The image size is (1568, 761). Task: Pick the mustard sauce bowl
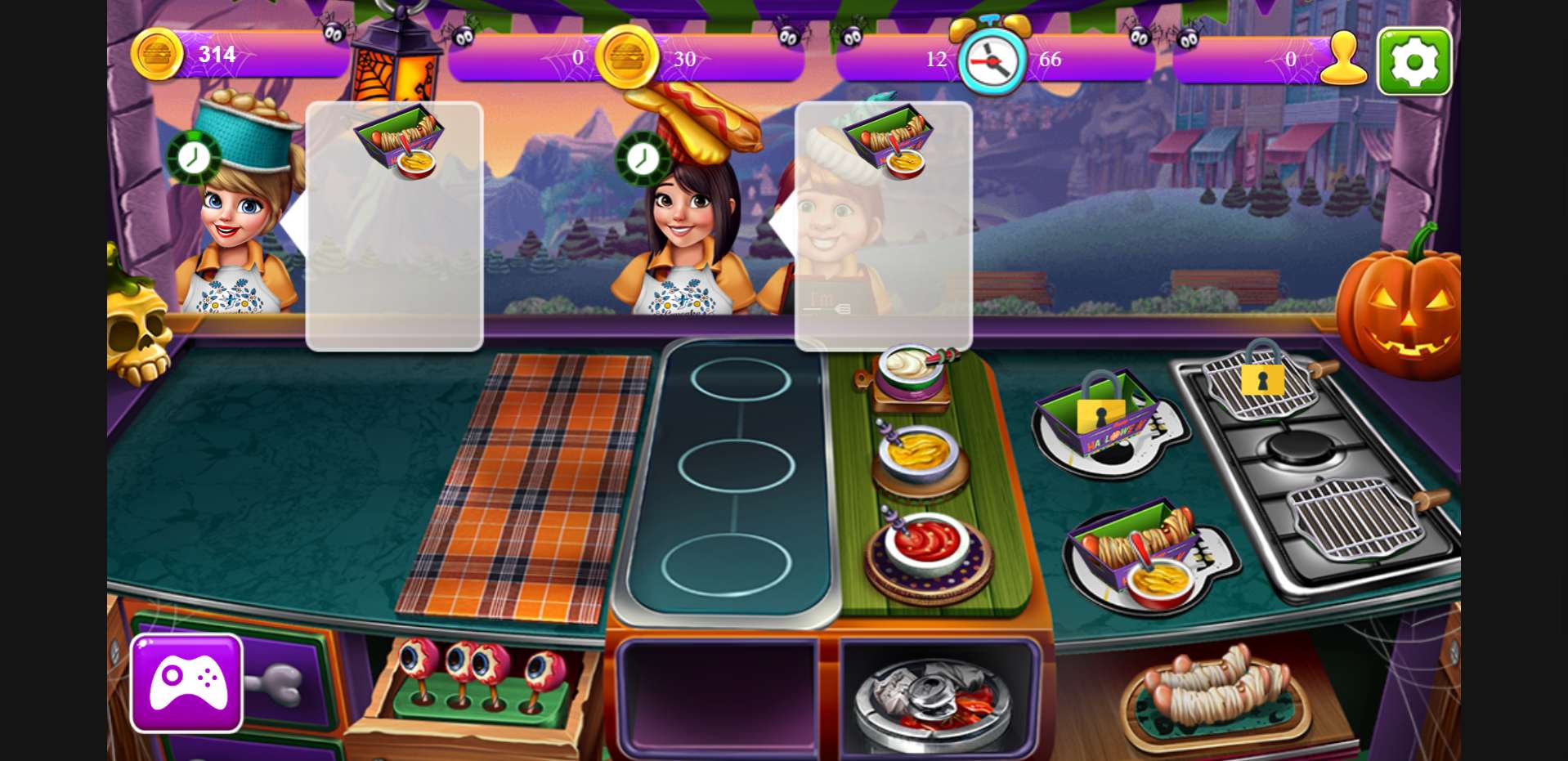coord(920,454)
